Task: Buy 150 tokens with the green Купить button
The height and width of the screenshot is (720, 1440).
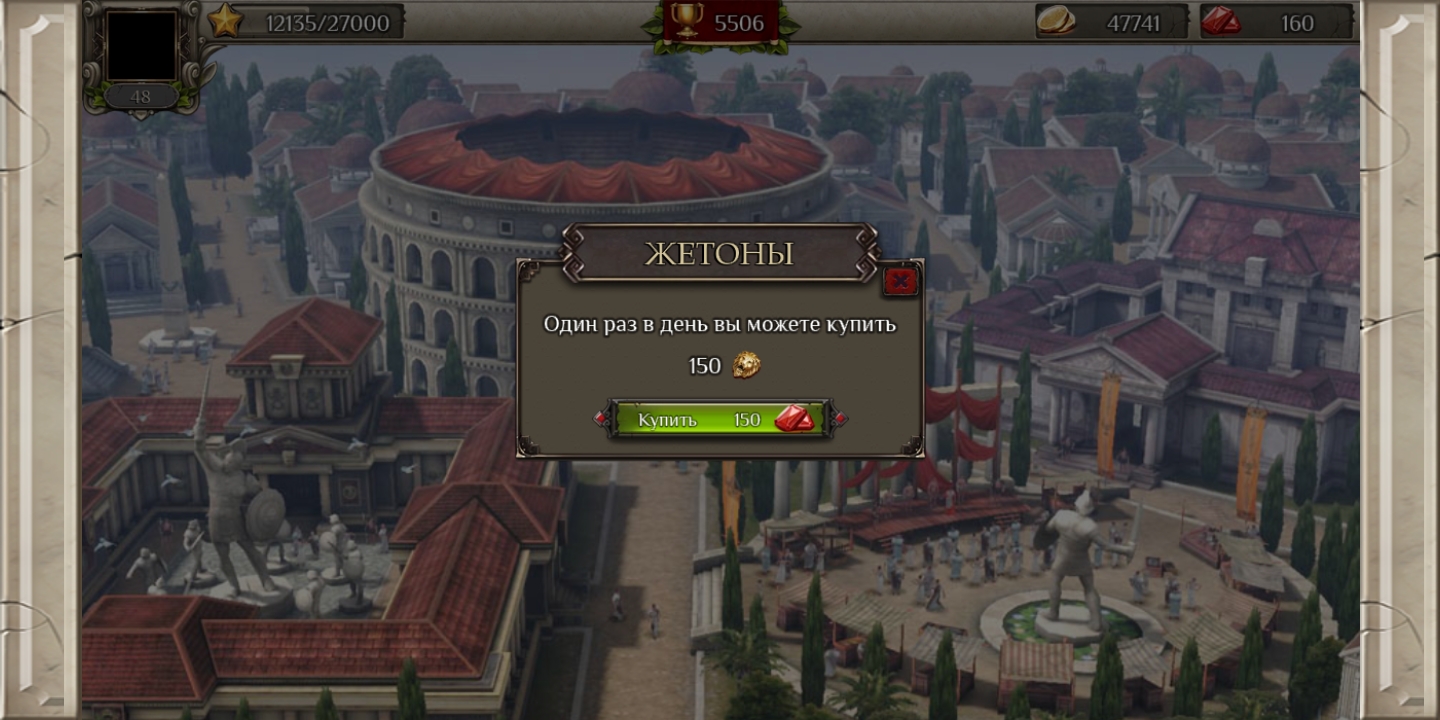Action: tap(720, 419)
